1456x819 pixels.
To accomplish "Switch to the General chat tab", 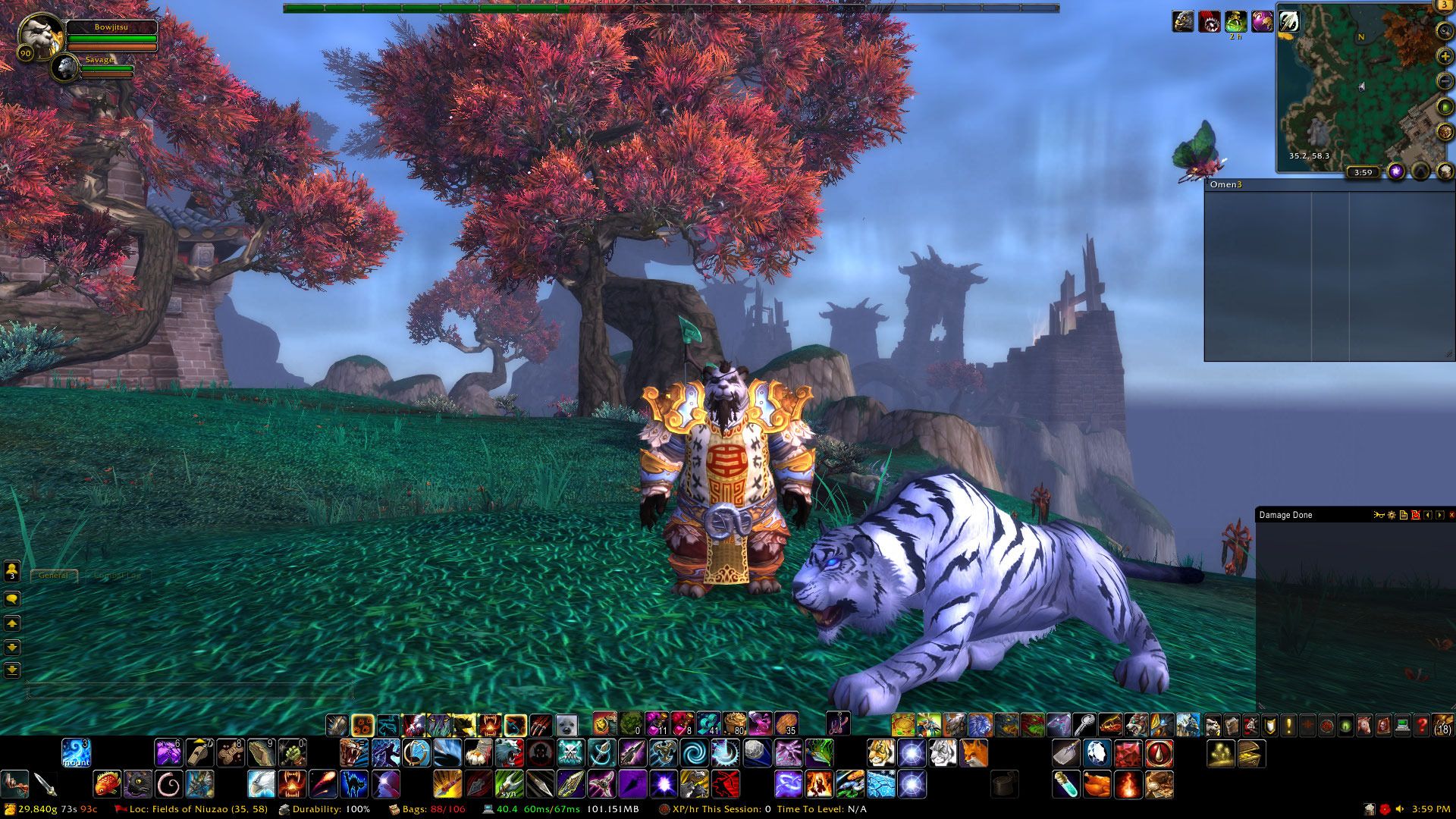I will tap(53, 576).
